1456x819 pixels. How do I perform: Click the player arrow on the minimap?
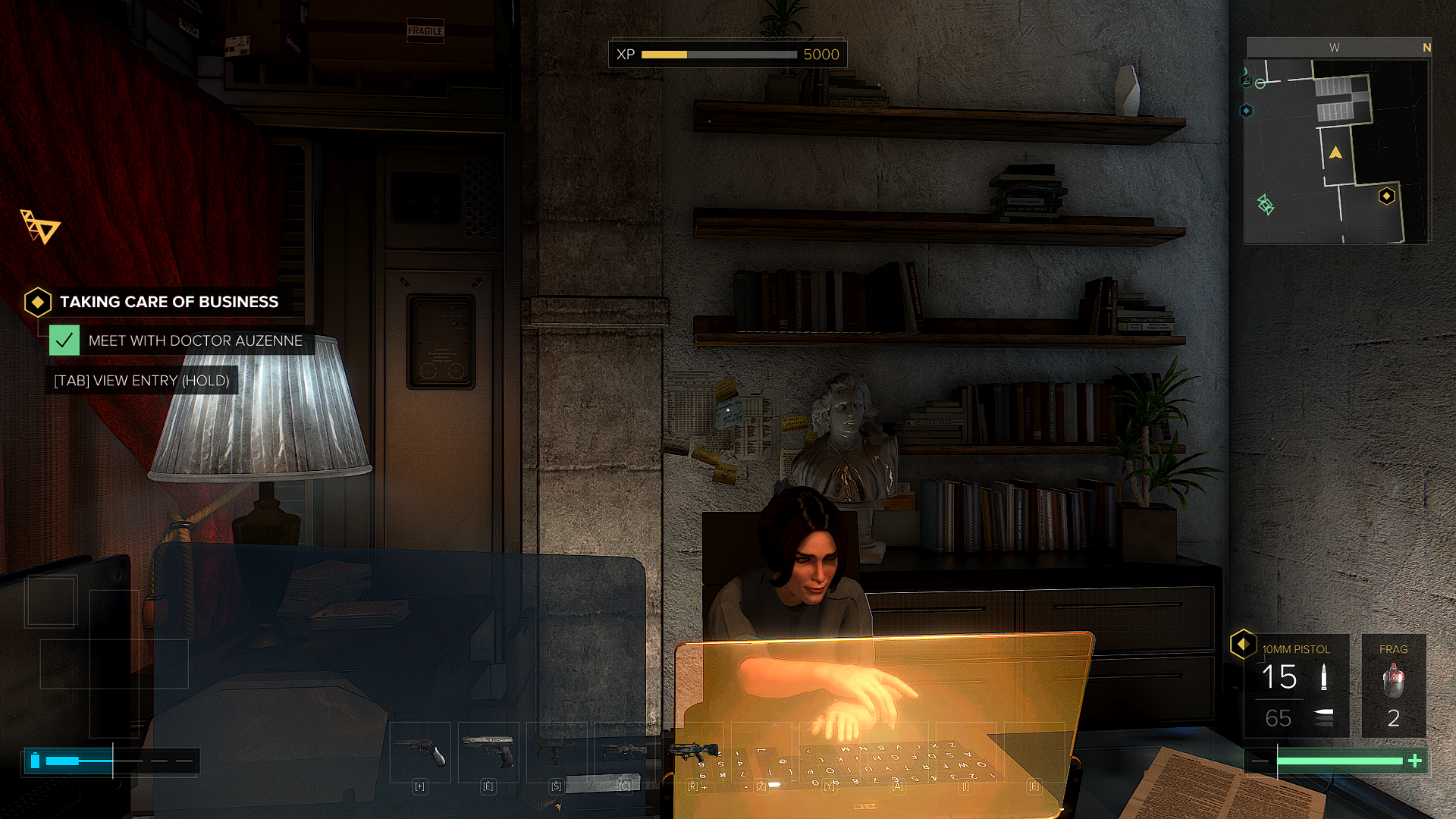tap(1335, 153)
